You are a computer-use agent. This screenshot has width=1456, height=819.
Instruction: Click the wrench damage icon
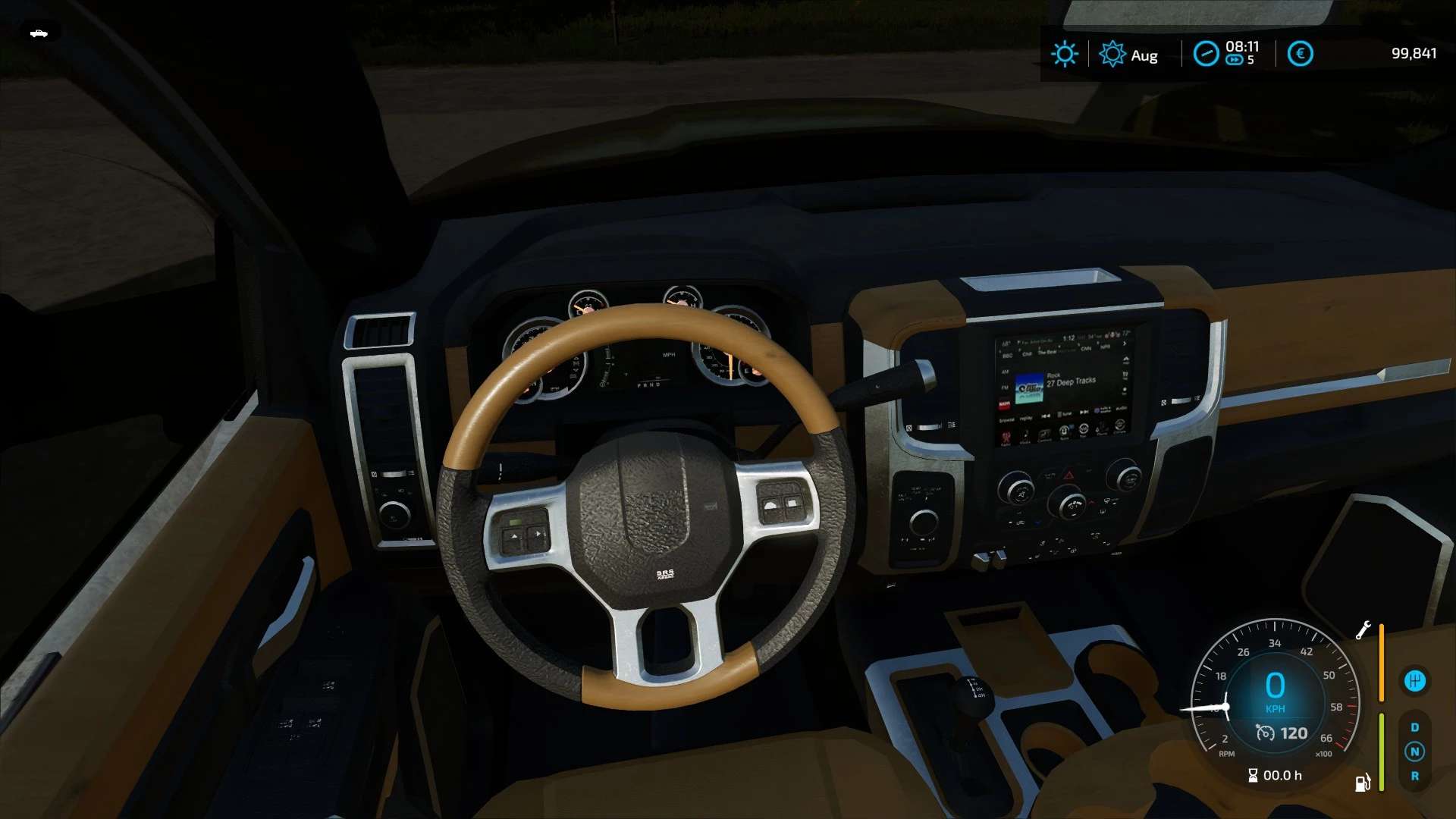pyautogui.click(x=1363, y=630)
